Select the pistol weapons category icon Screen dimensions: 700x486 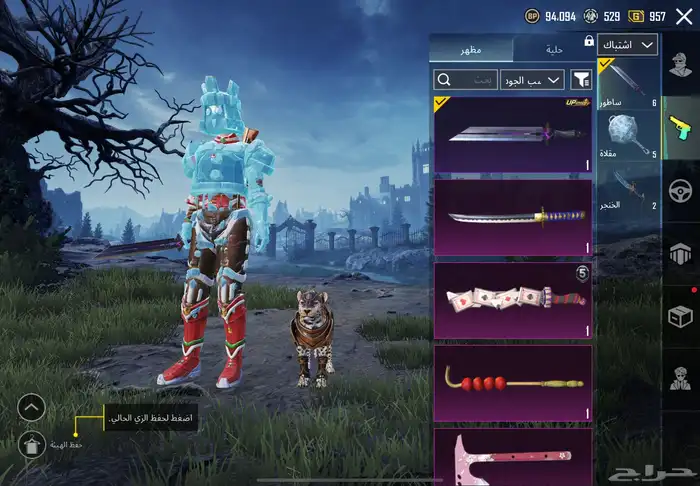[681, 126]
